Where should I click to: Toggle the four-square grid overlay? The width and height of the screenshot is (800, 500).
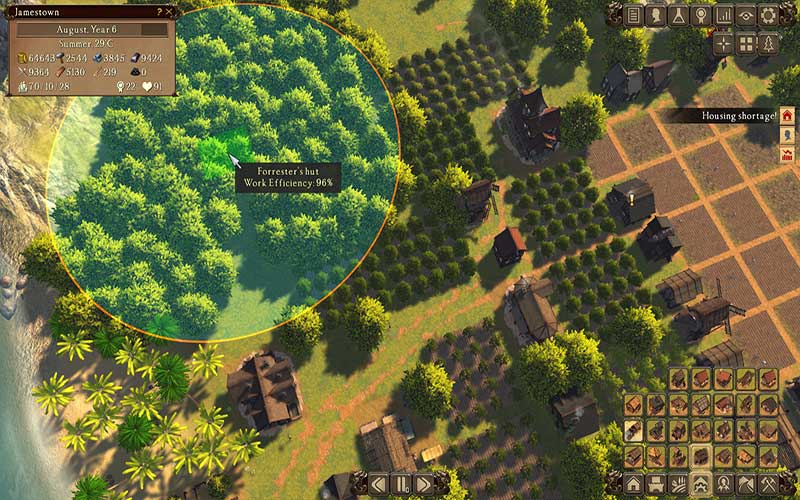746,44
